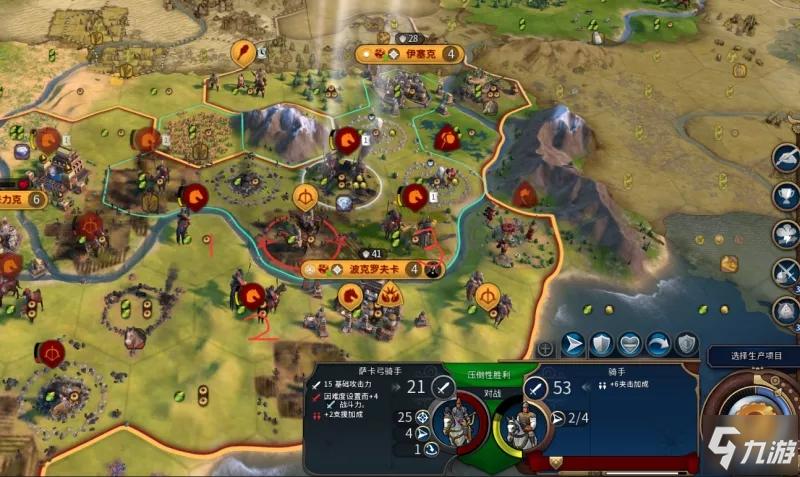Select the orange club unit flag

[x=242, y=51]
